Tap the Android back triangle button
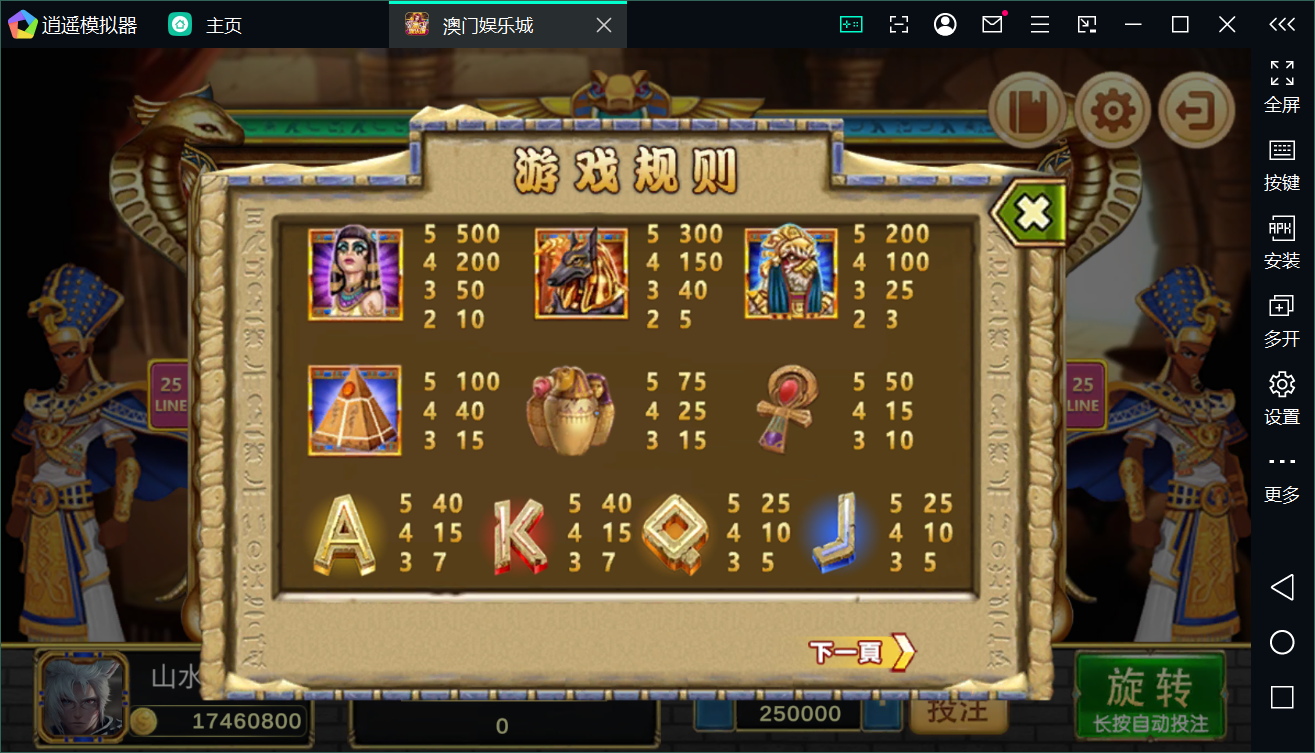The width and height of the screenshot is (1315, 753). tap(1281, 587)
